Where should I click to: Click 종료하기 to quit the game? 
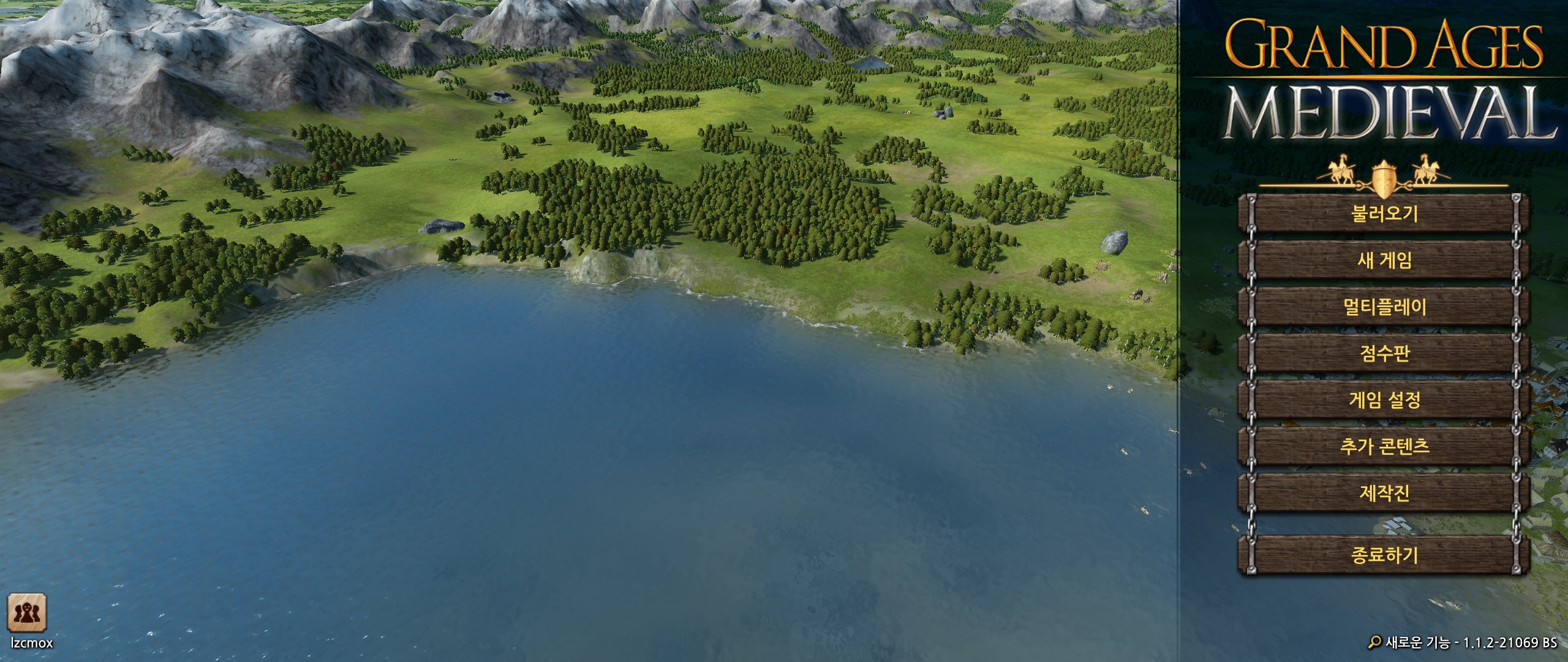1384,555
